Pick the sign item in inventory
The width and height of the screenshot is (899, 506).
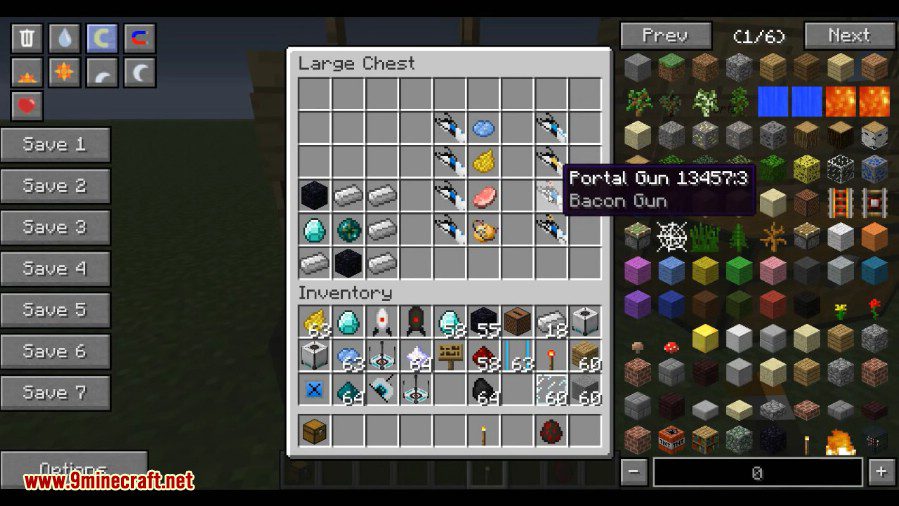(x=450, y=355)
